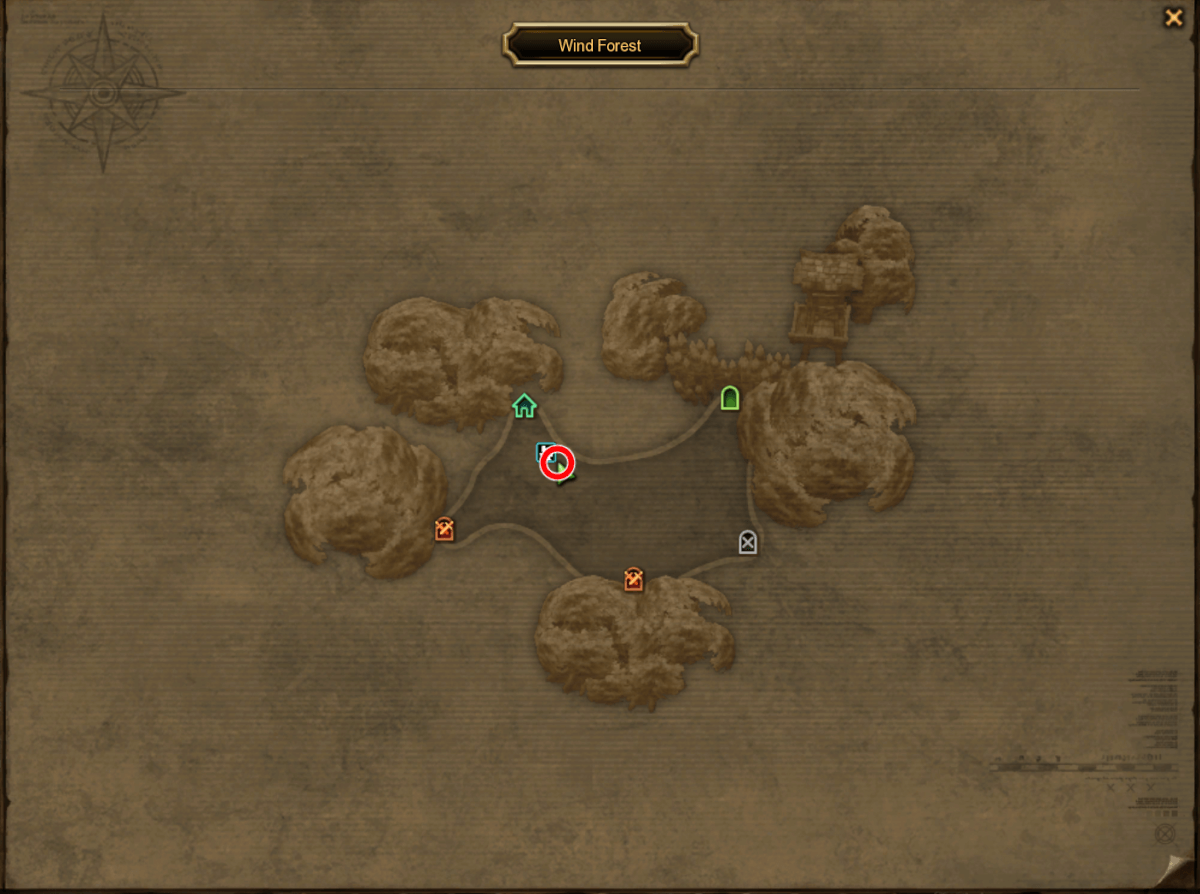This screenshot has height=894, width=1200.
Task: Select the green house map marker
Action: coord(524,405)
